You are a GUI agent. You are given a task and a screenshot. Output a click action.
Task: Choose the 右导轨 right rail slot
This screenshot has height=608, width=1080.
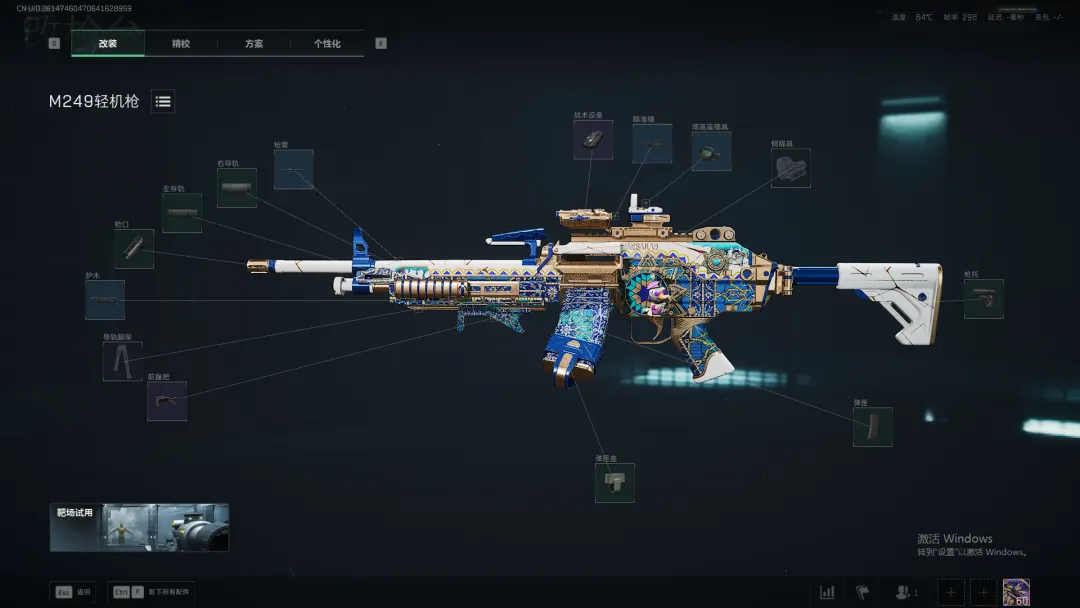click(237, 188)
